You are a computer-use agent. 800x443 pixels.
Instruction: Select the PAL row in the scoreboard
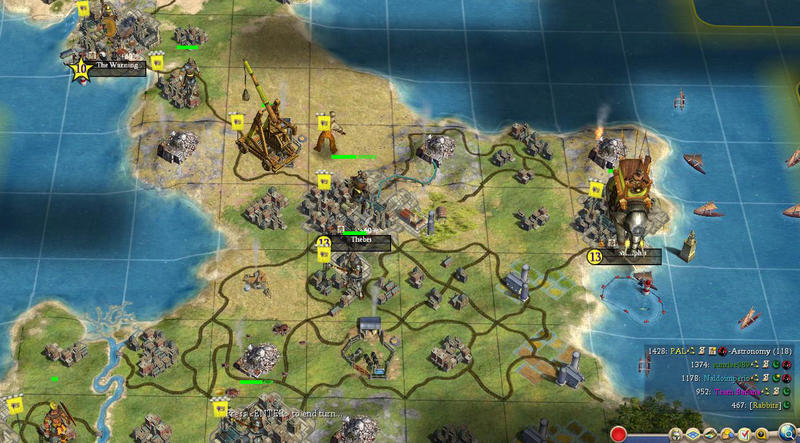[x=681, y=351]
